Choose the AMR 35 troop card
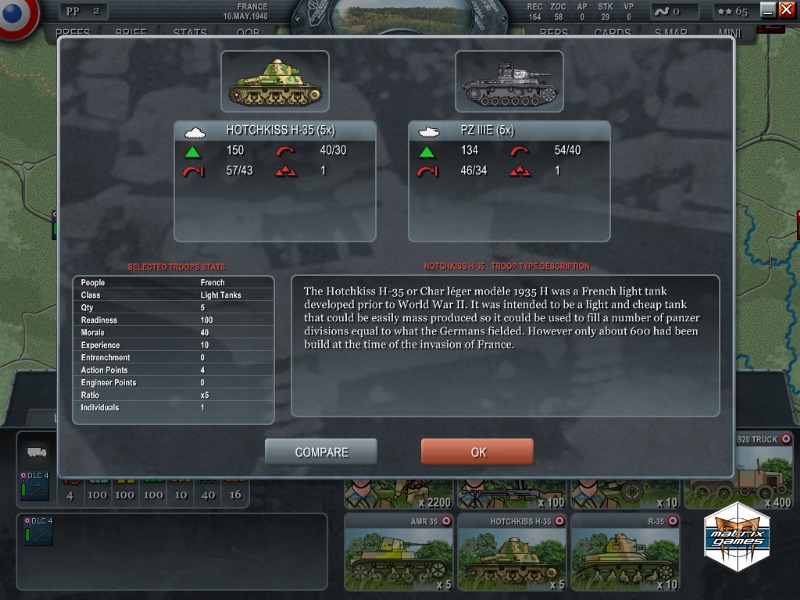This screenshot has width=800, height=600. click(399, 551)
